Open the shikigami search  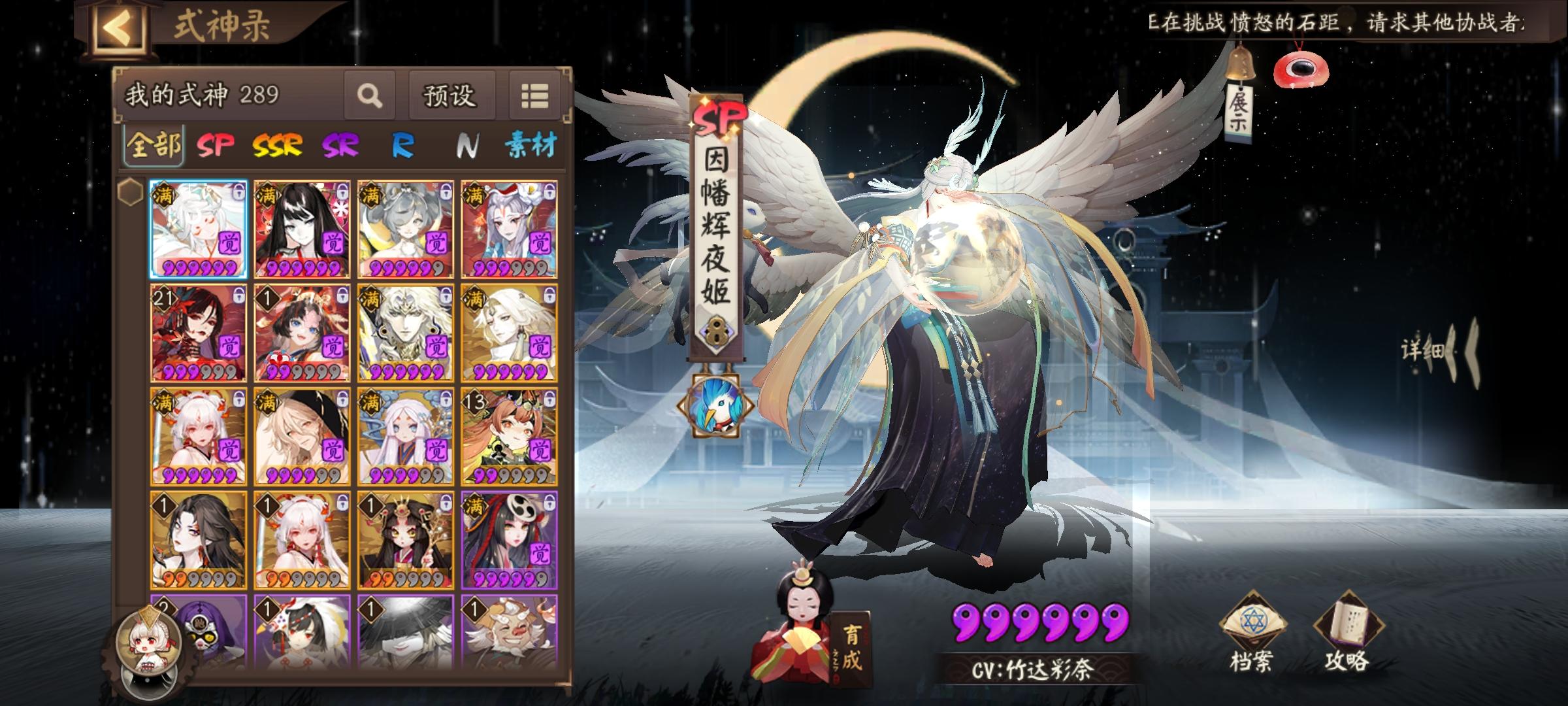[x=369, y=96]
